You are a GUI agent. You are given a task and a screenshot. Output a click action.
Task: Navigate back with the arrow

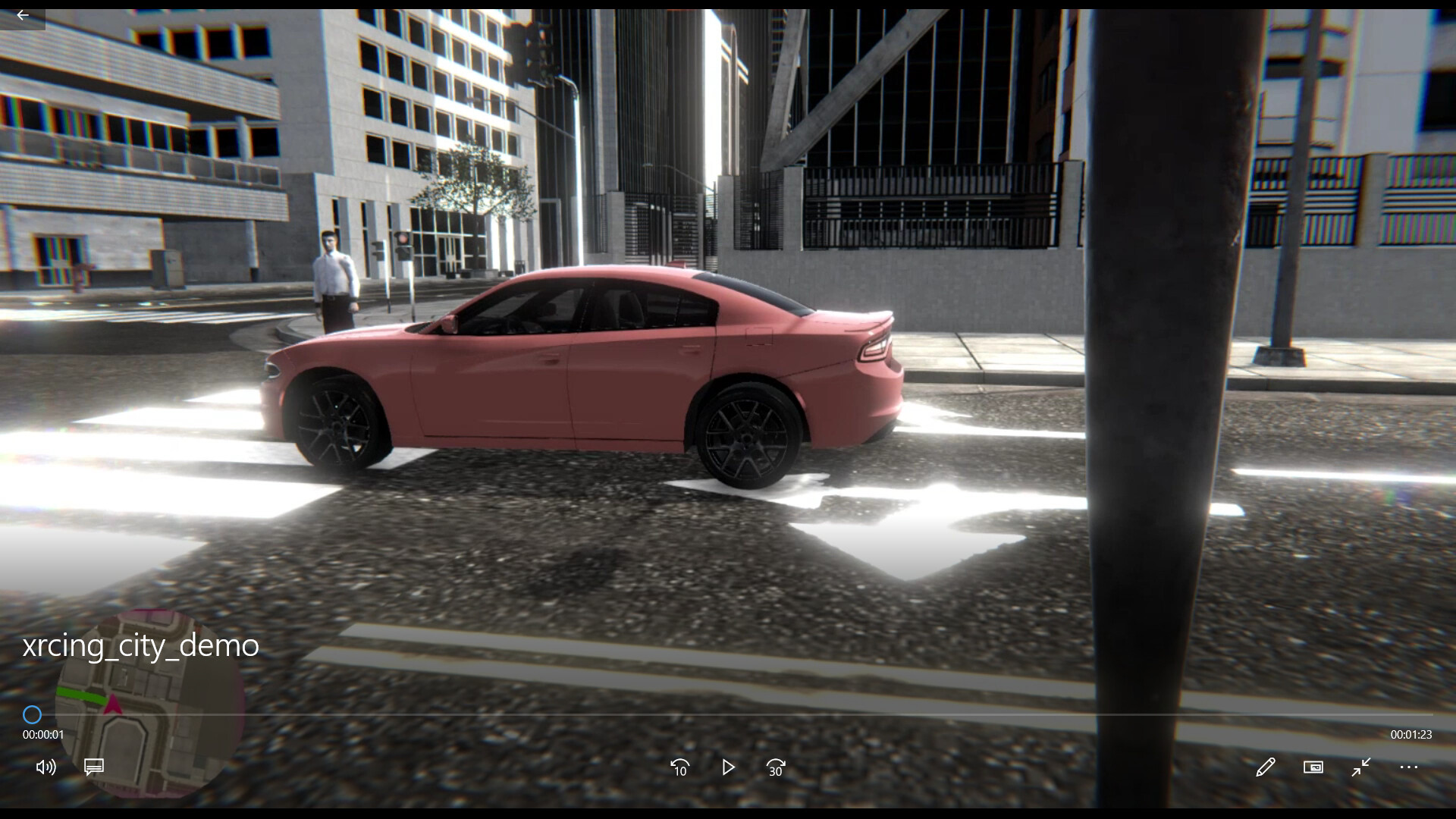(22, 15)
